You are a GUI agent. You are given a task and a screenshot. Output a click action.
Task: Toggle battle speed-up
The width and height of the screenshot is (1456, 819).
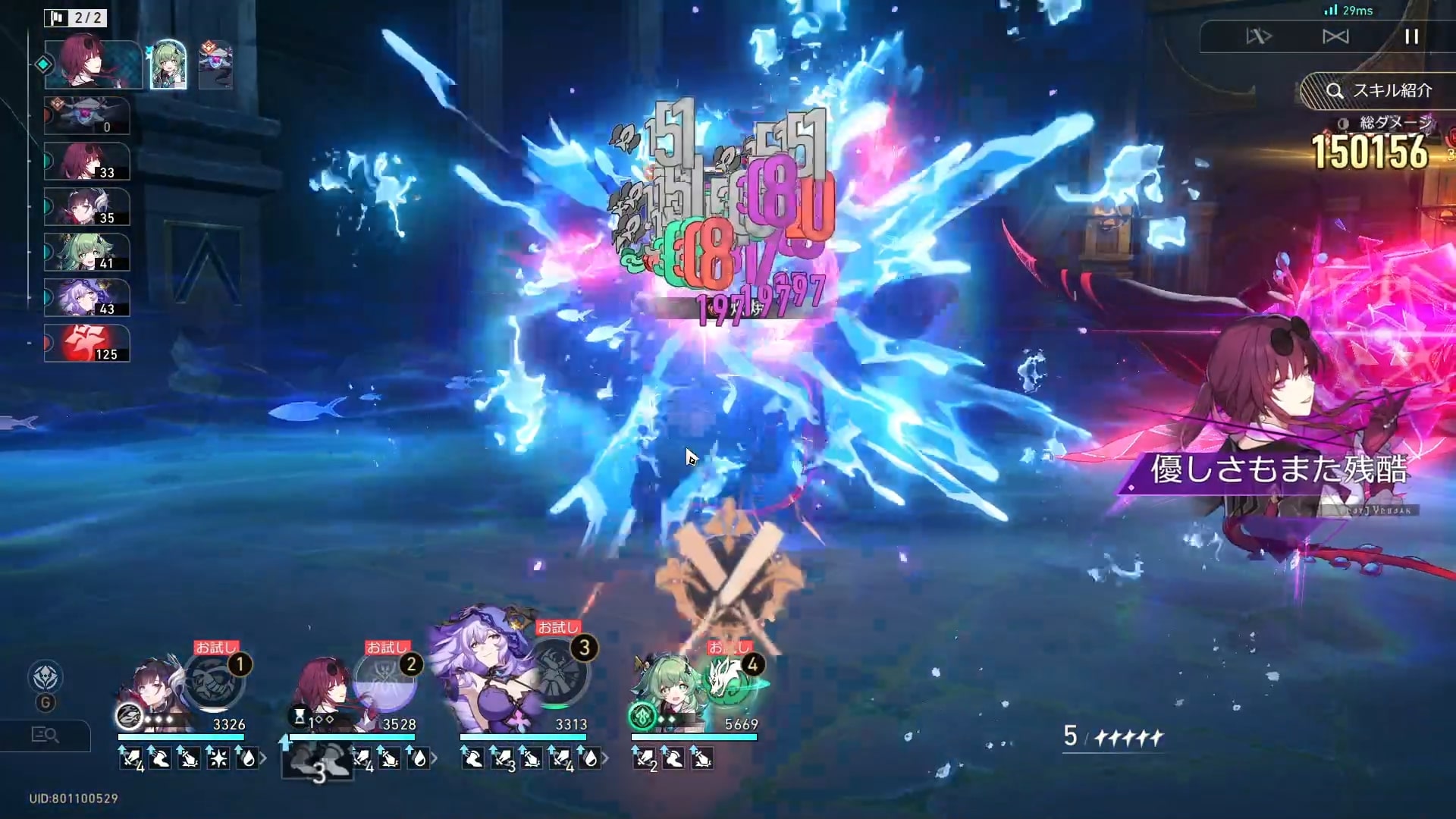pos(1259,36)
